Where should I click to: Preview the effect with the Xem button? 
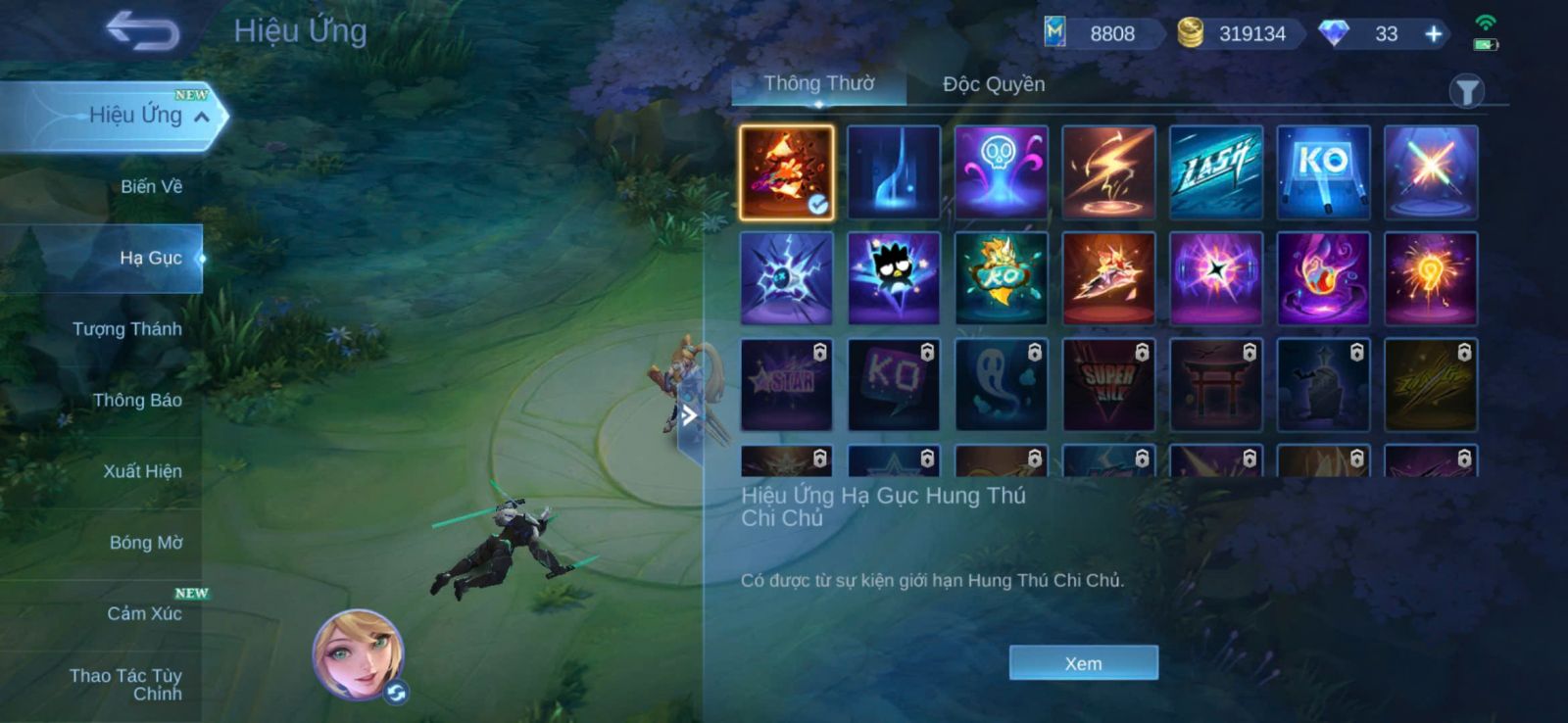[x=1083, y=663]
